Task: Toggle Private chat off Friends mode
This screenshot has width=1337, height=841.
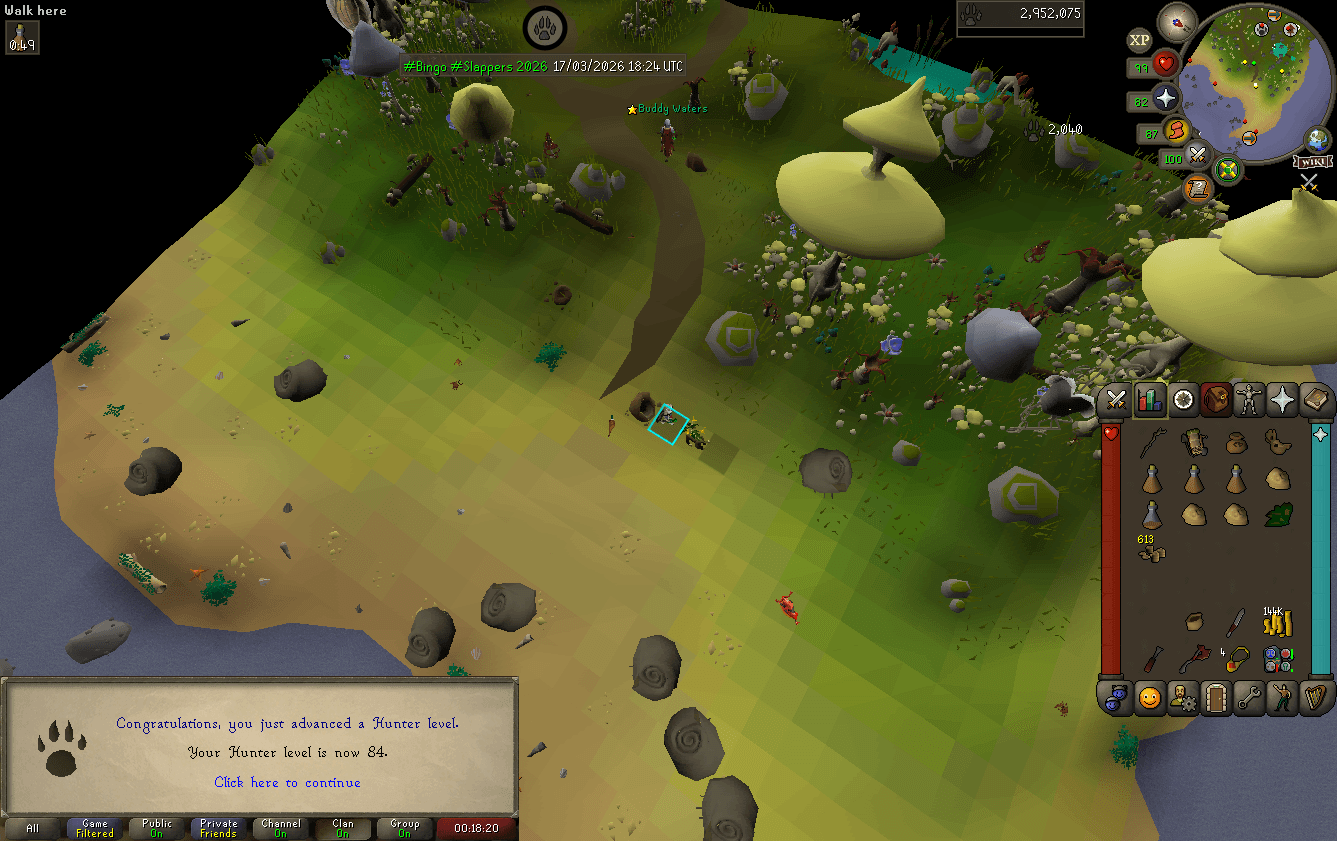Action: (218, 828)
